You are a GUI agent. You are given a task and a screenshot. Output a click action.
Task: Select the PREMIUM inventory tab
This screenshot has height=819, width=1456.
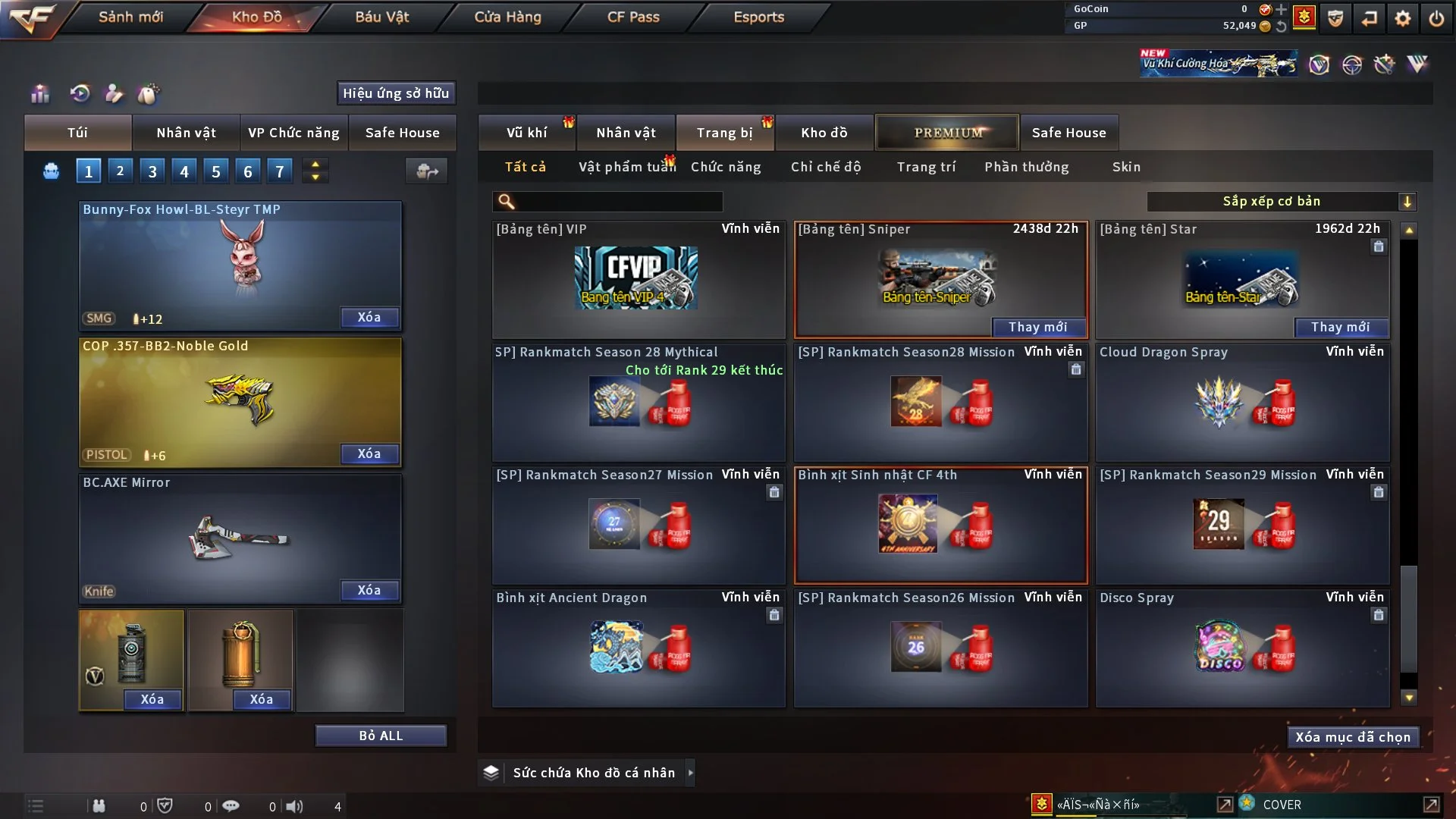[x=947, y=133]
